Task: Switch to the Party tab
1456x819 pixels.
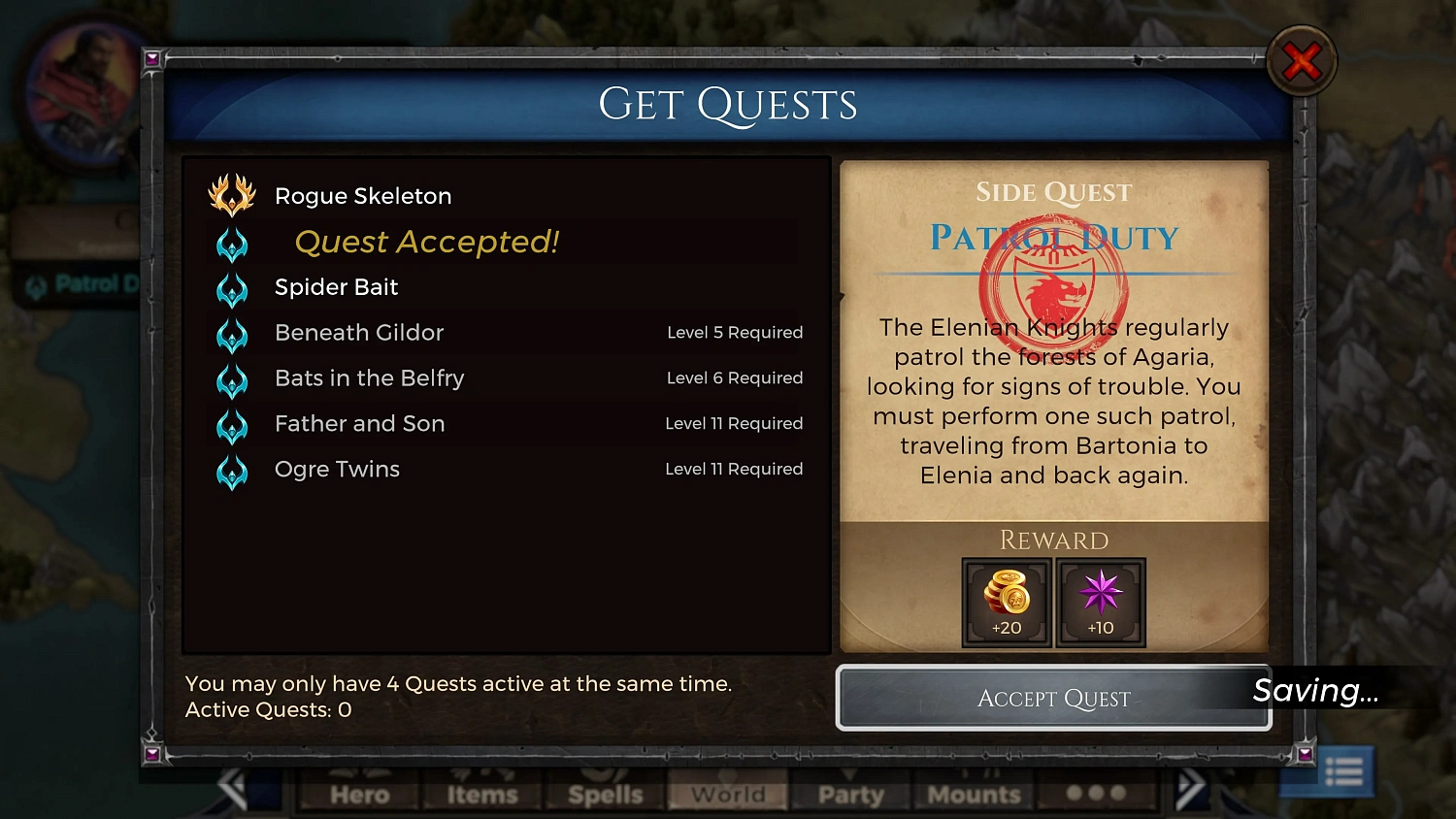Action: [x=850, y=796]
